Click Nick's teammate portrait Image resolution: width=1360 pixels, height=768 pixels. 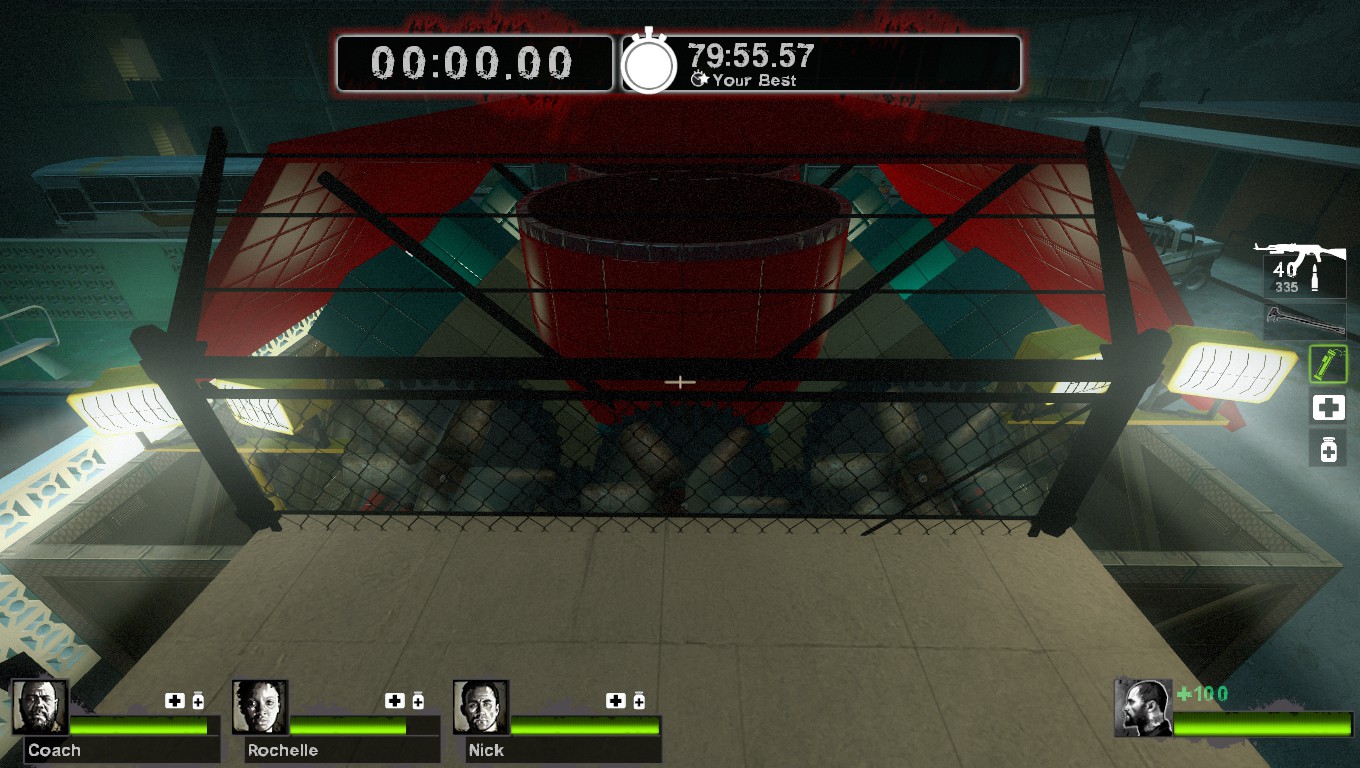point(481,707)
